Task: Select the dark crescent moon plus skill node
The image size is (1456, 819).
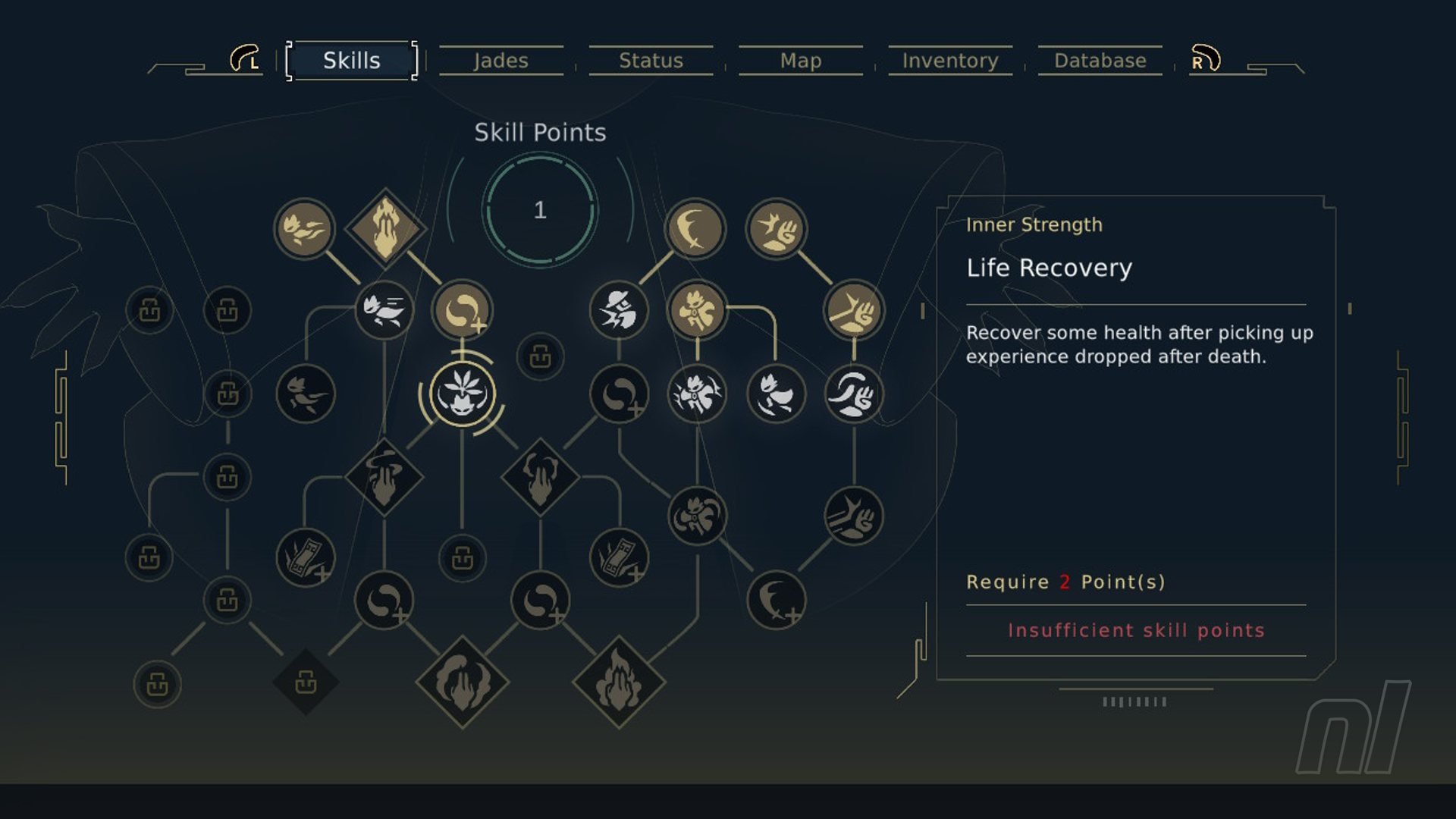Action: (x=776, y=600)
